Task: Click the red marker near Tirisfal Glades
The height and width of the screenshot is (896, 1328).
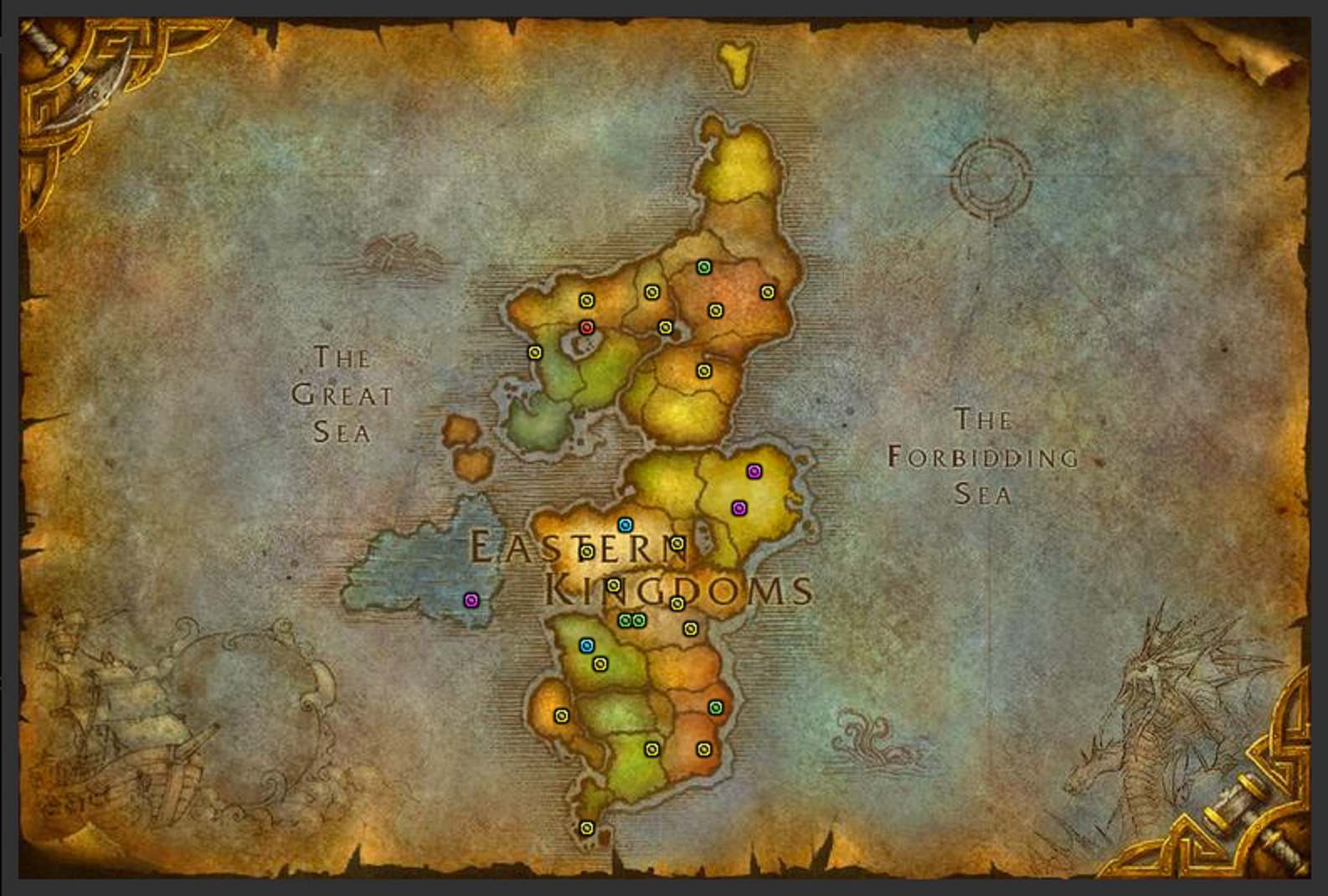Action: (586, 327)
